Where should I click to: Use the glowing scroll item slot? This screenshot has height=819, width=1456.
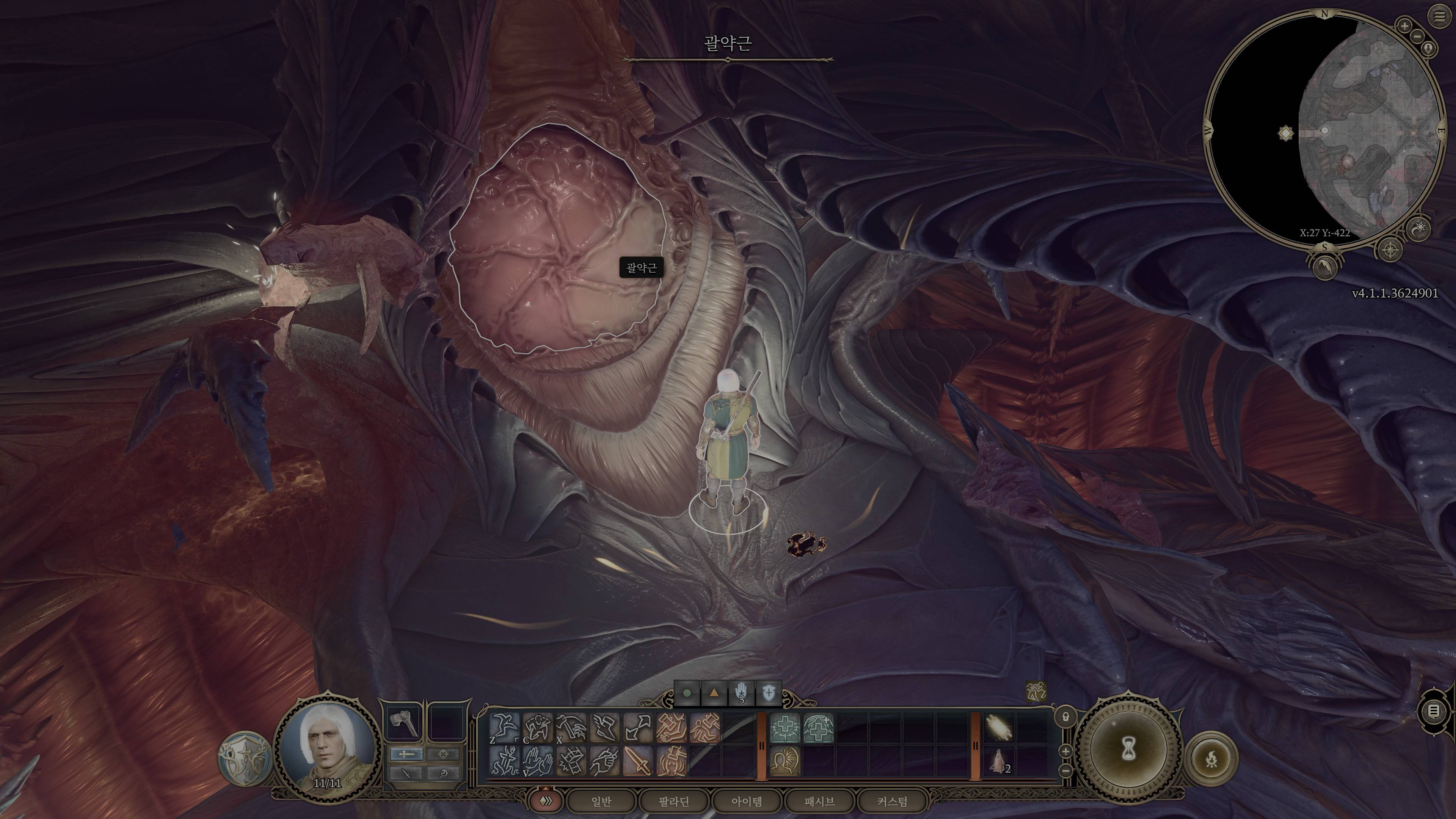click(999, 727)
